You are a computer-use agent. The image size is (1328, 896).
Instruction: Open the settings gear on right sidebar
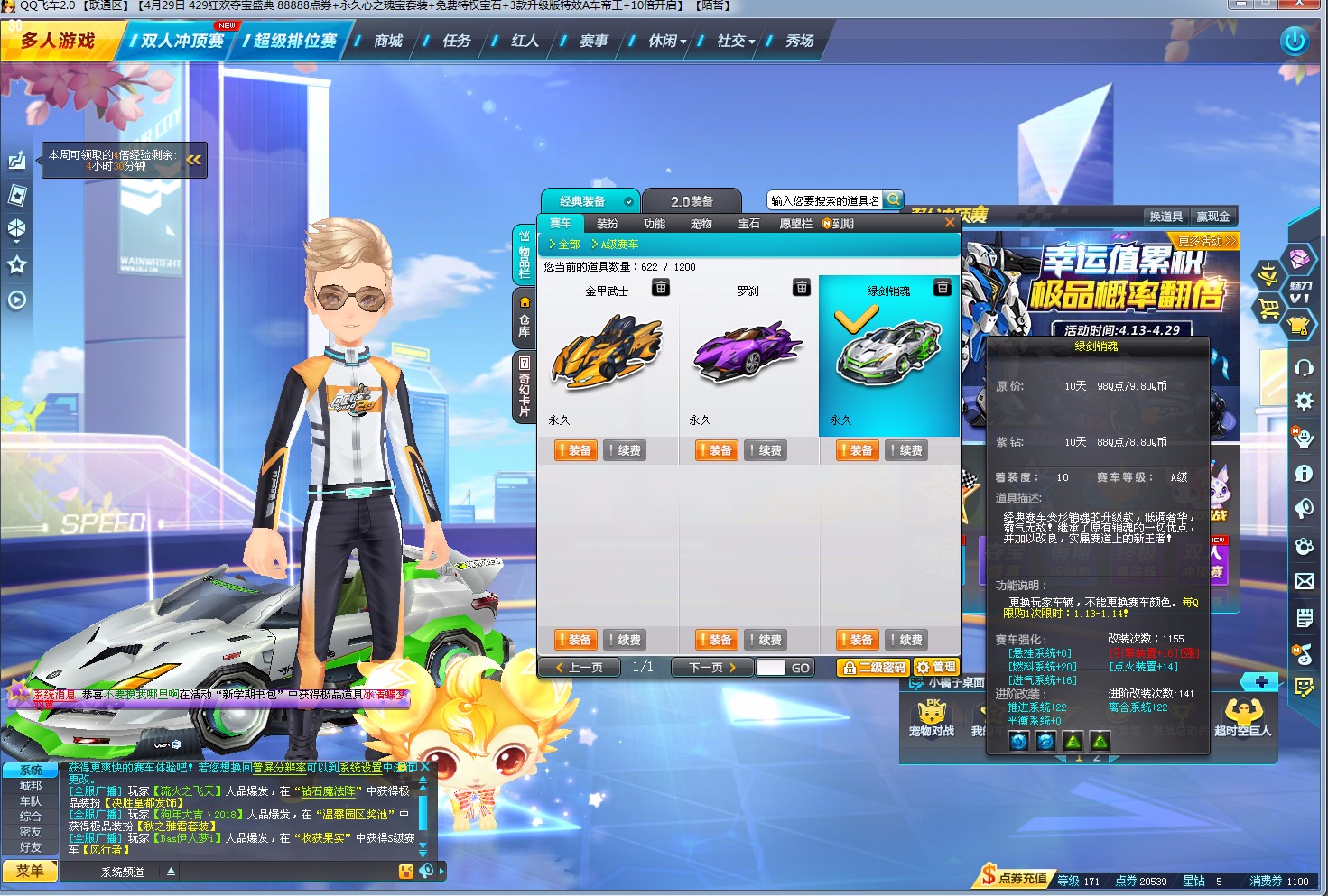point(1305,402)
